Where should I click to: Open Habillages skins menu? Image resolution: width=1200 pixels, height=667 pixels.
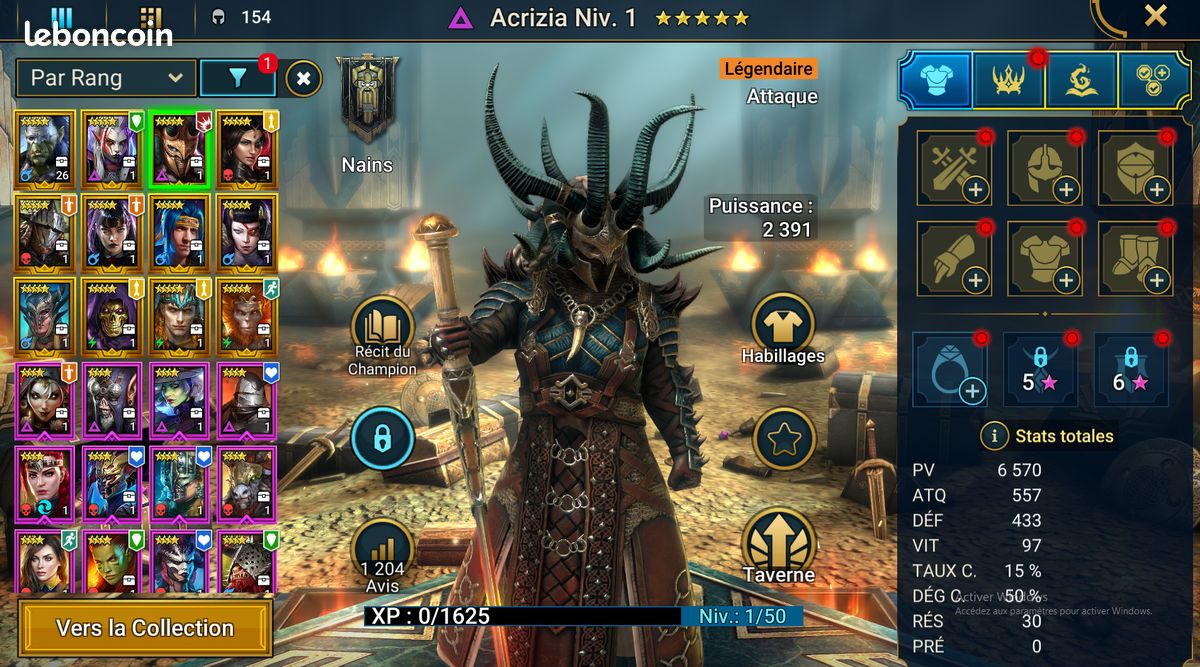(783, 326)
